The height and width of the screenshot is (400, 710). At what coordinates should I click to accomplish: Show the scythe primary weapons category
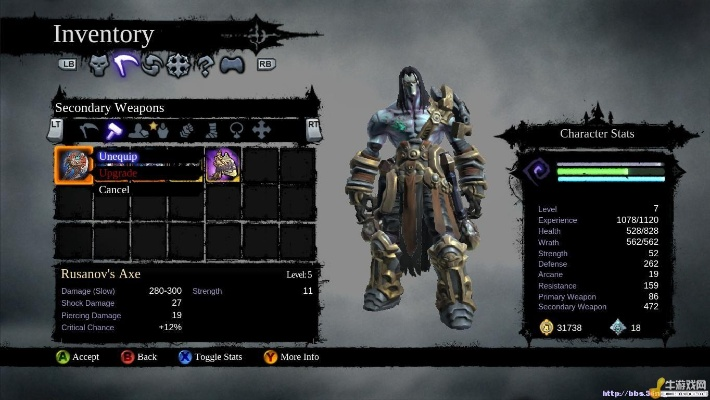pos(87,130)
